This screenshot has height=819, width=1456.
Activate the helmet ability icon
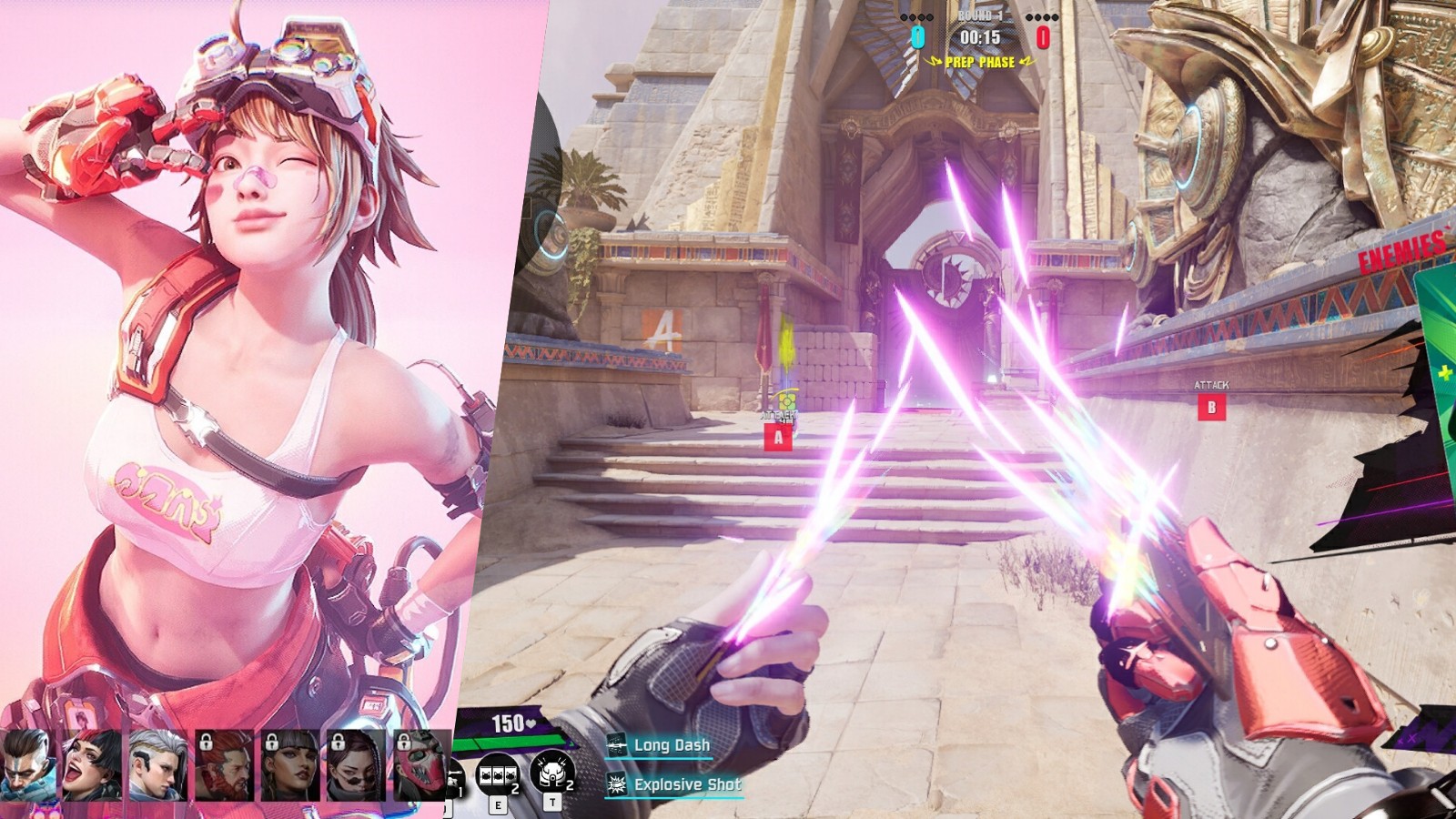(x=551, y=773)
